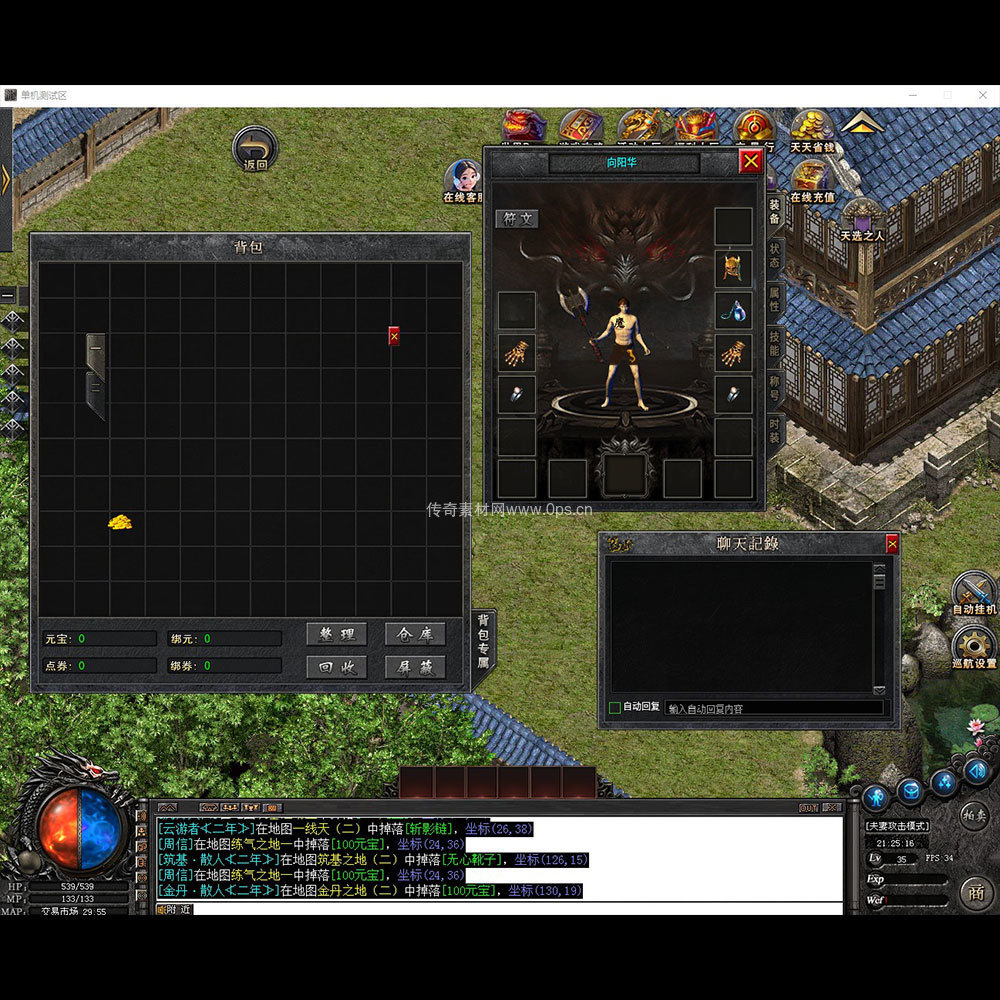Switch to the 状态 status tab
The height and width of the screenshot is (1000, 1000).
coord(775,254)
